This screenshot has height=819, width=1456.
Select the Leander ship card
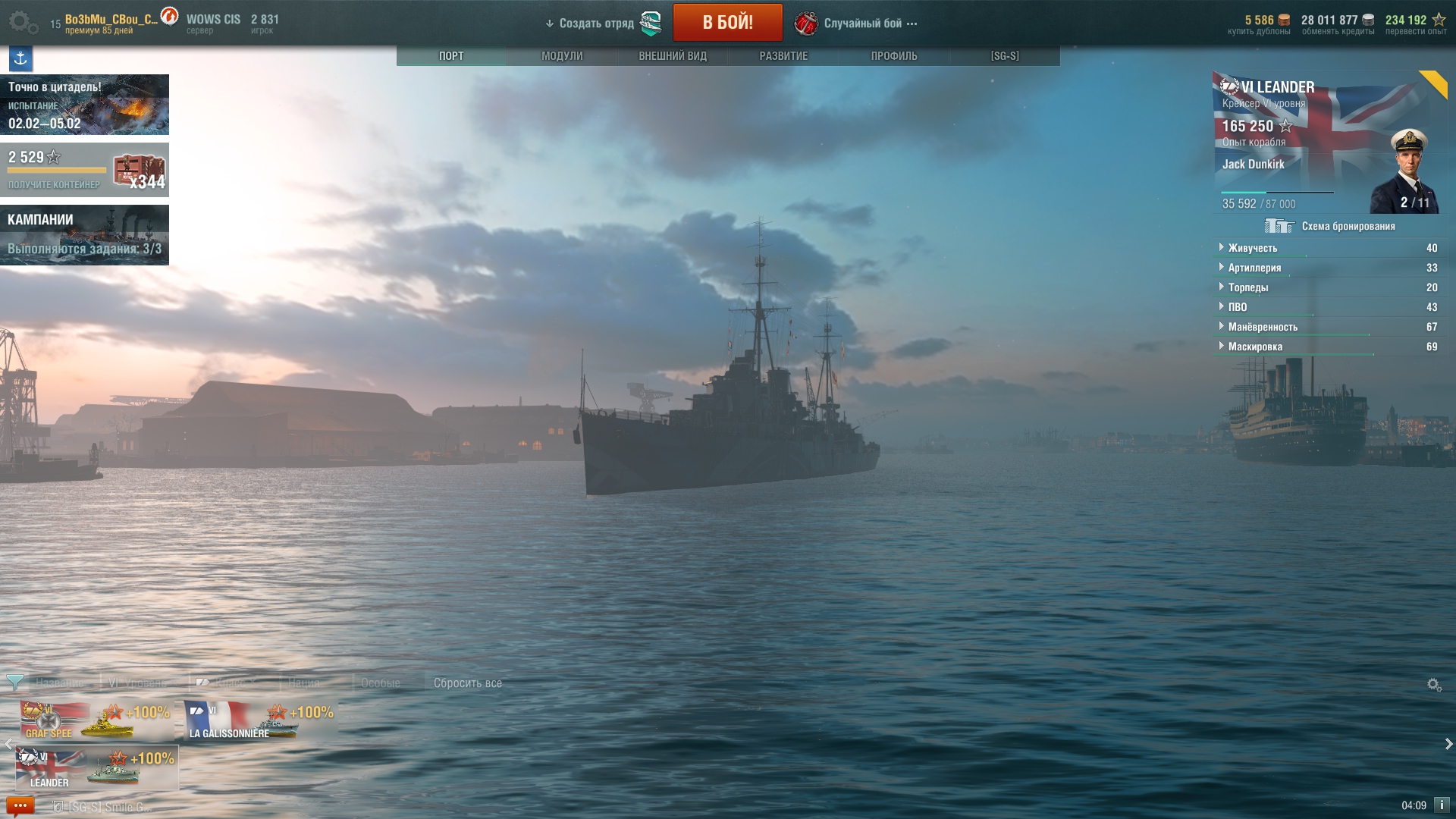pos(97,768)
